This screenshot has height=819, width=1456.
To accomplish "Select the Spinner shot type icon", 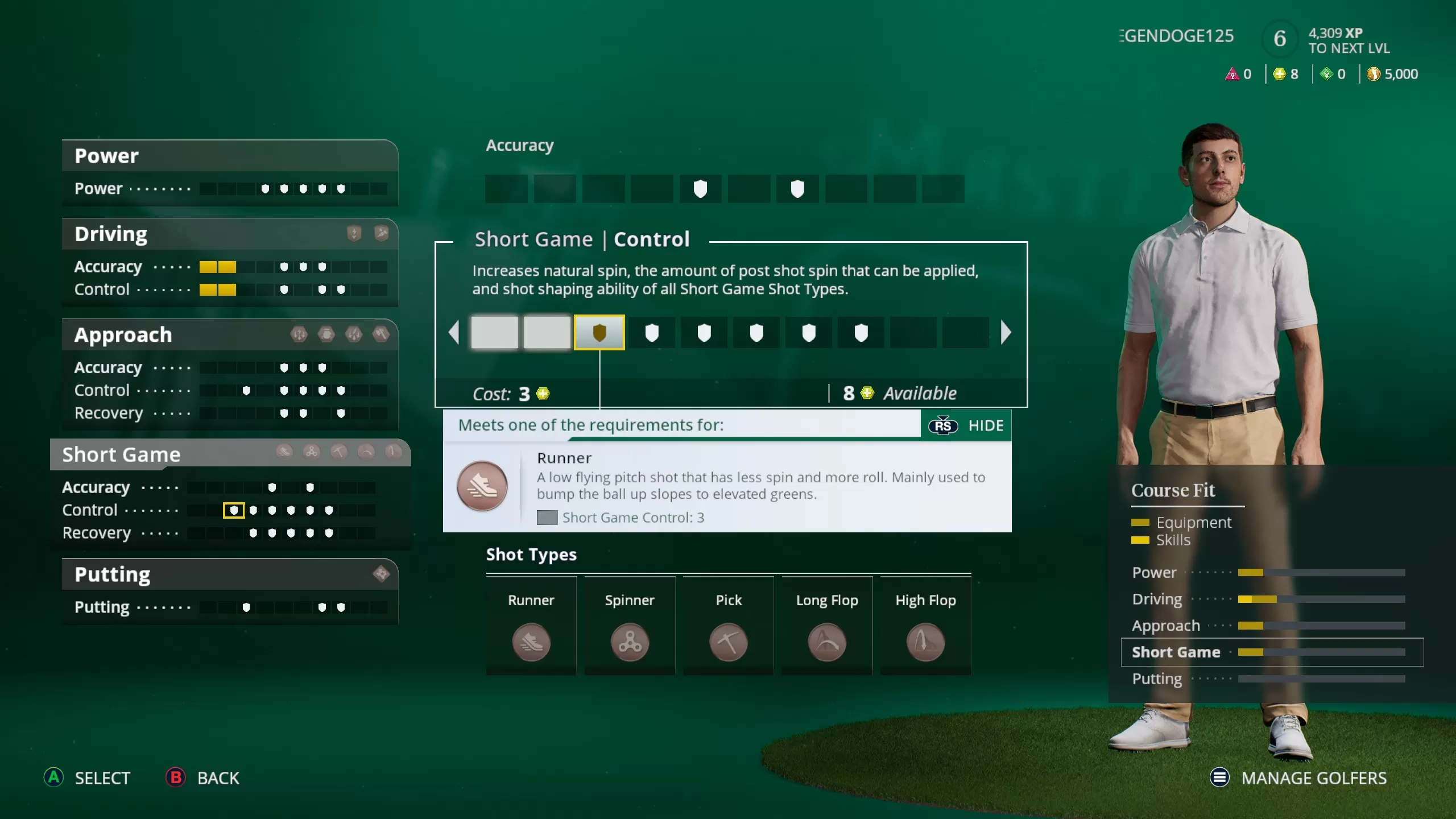I will pyautogui.click(x=629, y=643).
